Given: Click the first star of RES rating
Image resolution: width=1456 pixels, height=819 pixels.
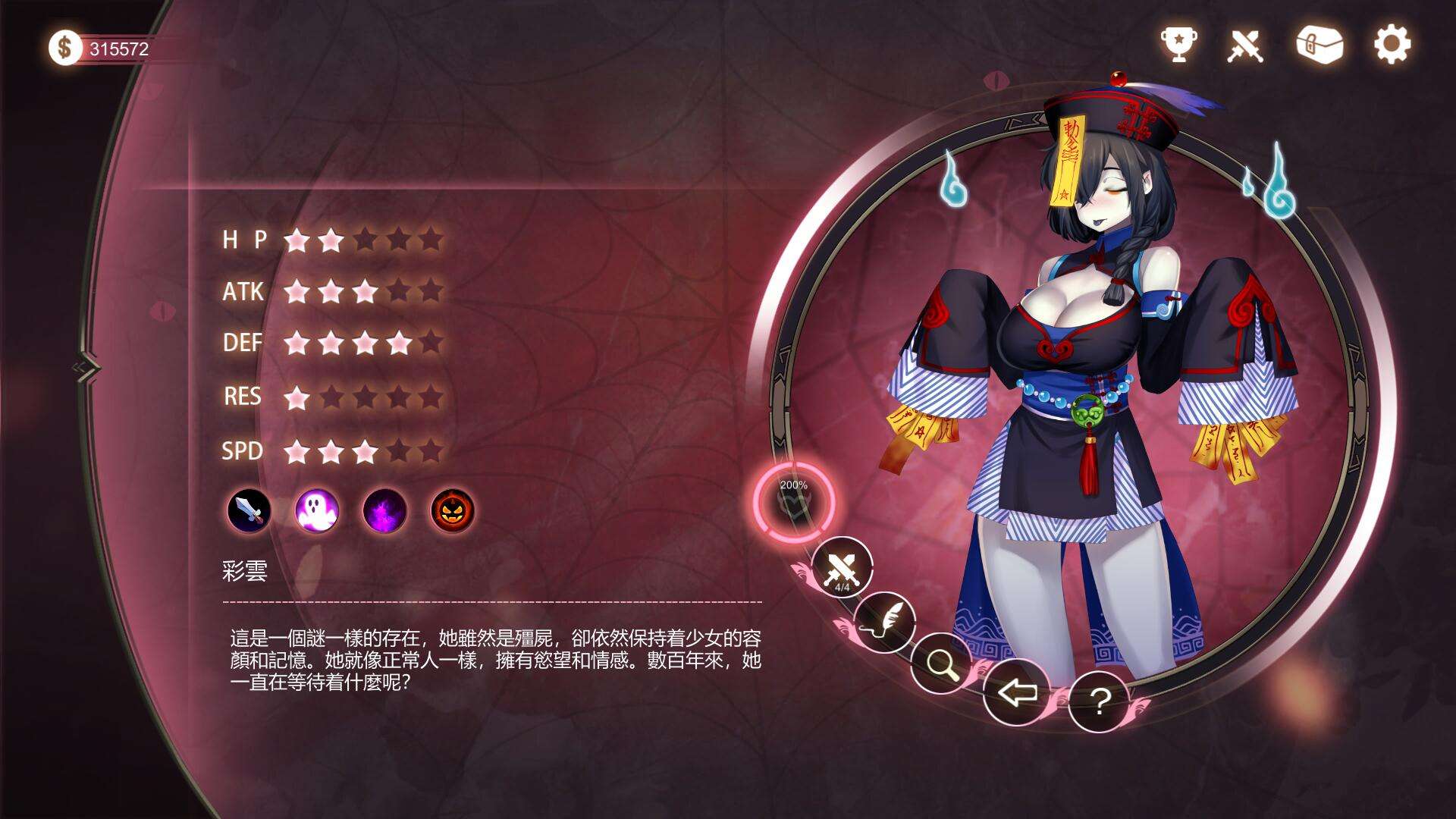Looking at the screenshot, I should [296, 397].
